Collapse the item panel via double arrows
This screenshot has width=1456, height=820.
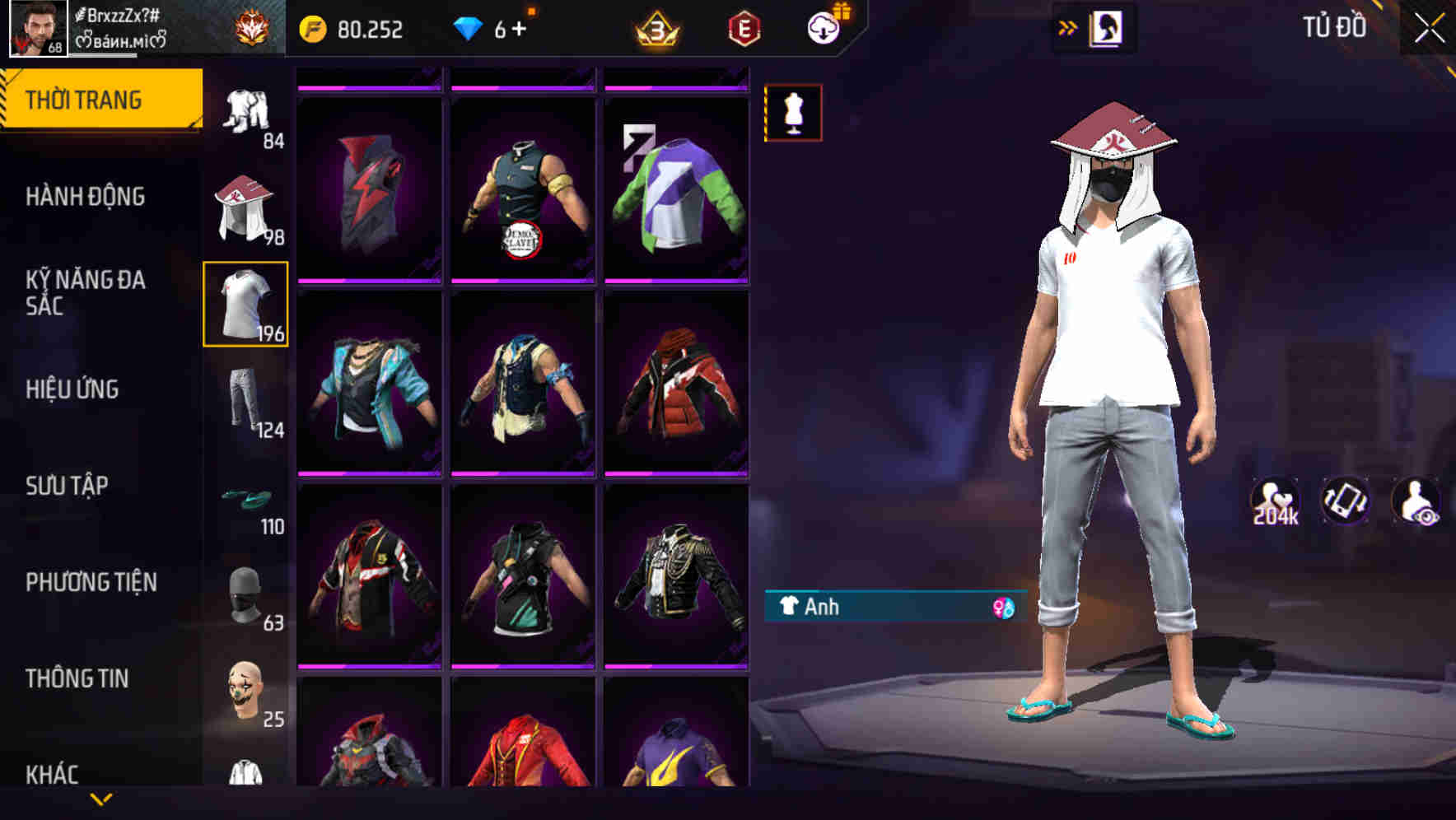click(x=1068, y=27)
